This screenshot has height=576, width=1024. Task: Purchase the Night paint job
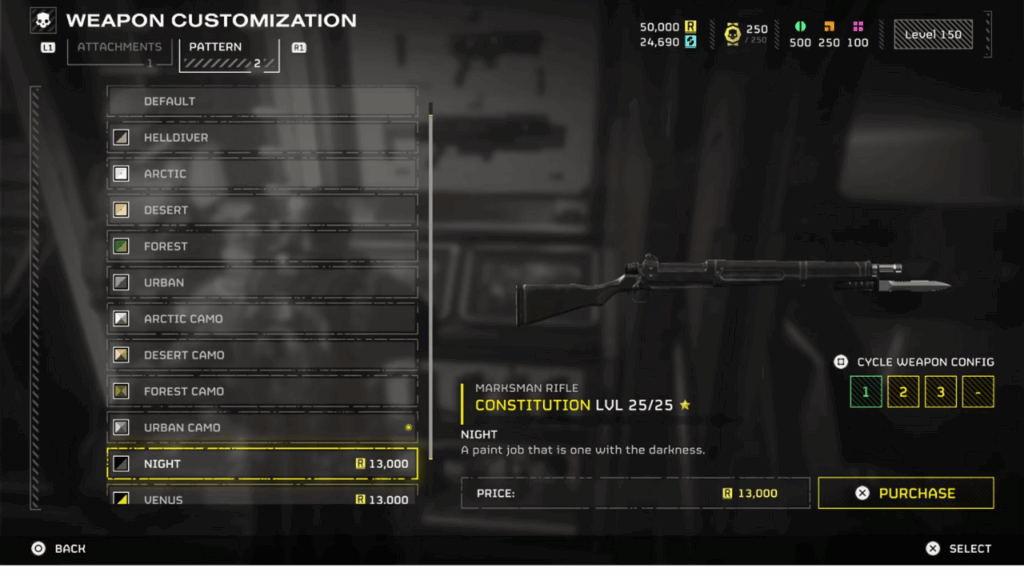[905, 493]
